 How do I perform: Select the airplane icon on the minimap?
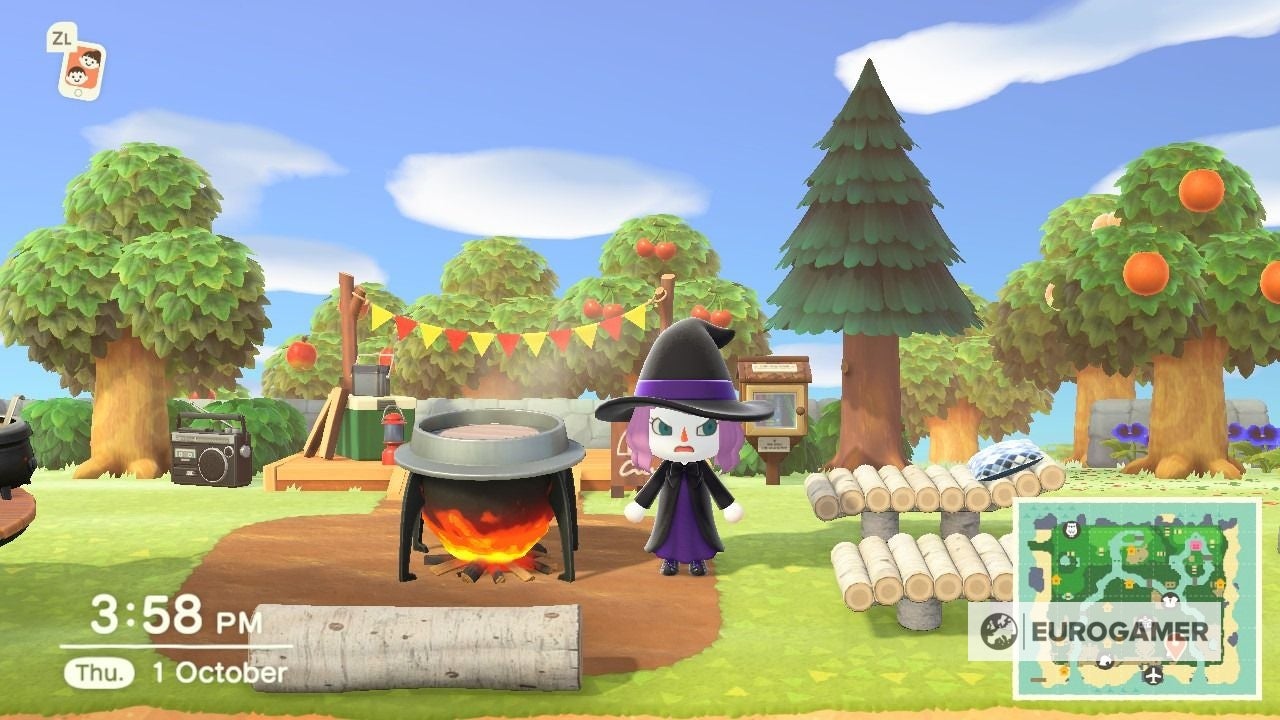click(1153, 674)
